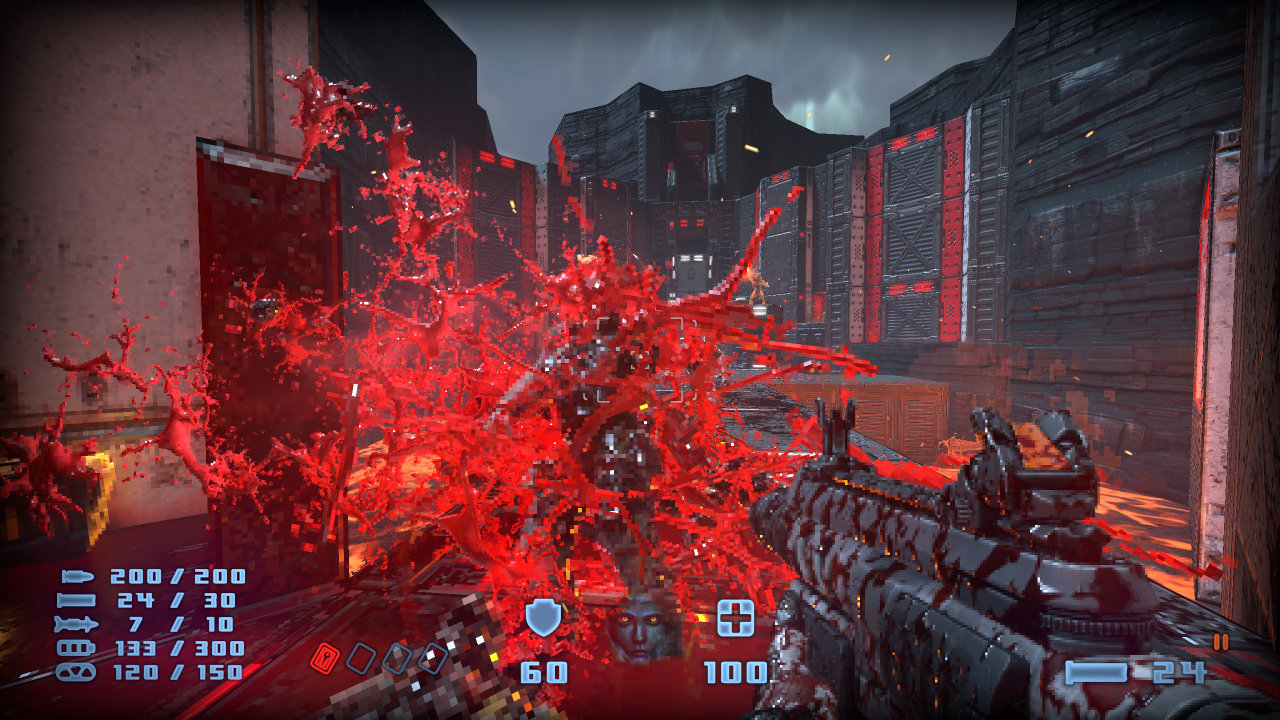
Task: Click the red keycard icon
Action: point(324,657)
